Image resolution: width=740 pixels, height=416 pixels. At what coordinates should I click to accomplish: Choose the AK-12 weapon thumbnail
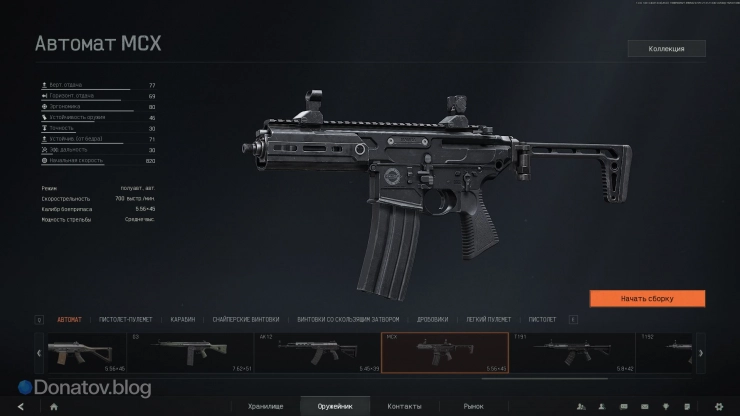(317, 353)
